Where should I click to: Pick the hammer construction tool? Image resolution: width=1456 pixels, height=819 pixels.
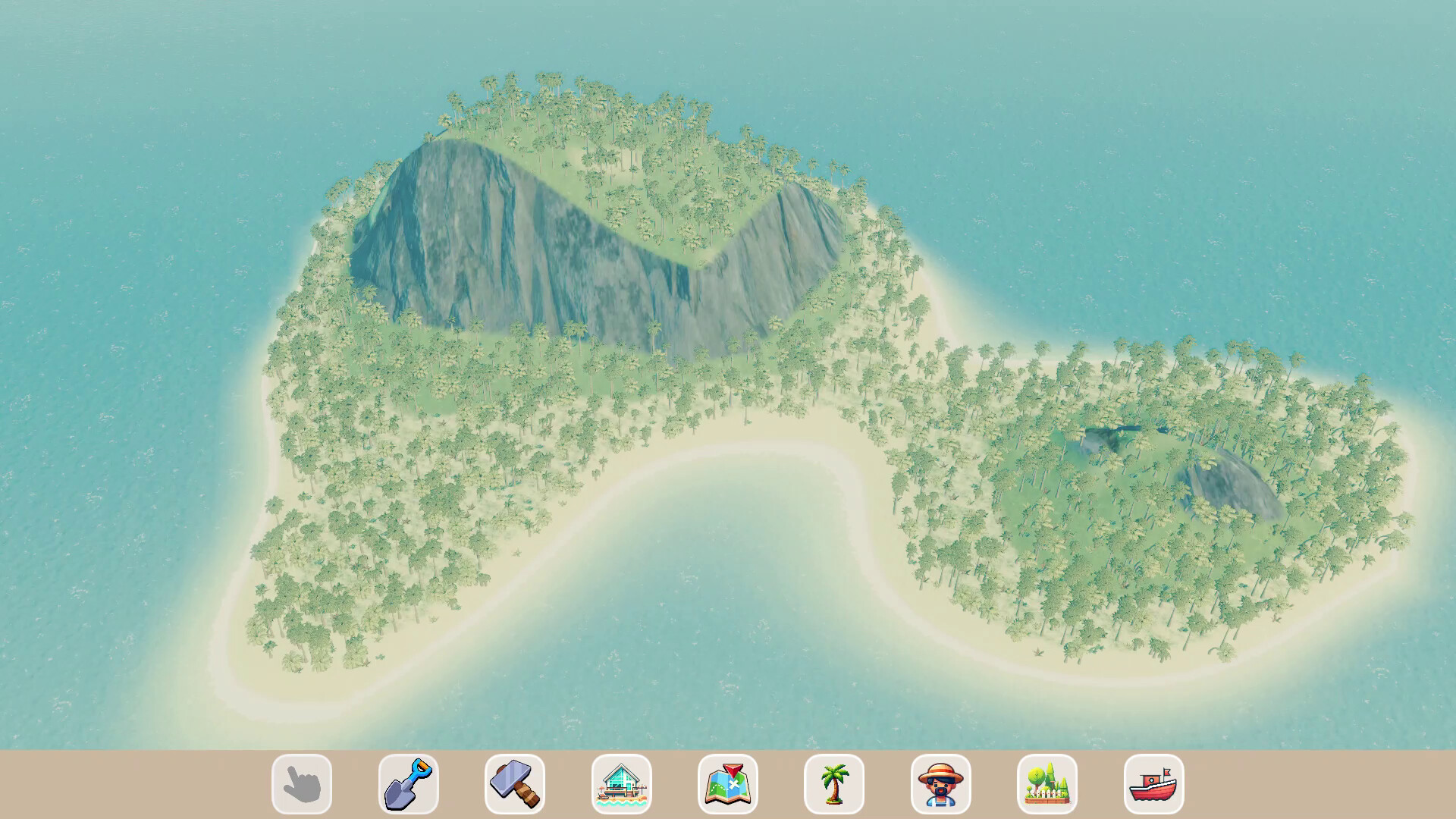[516, 785]
